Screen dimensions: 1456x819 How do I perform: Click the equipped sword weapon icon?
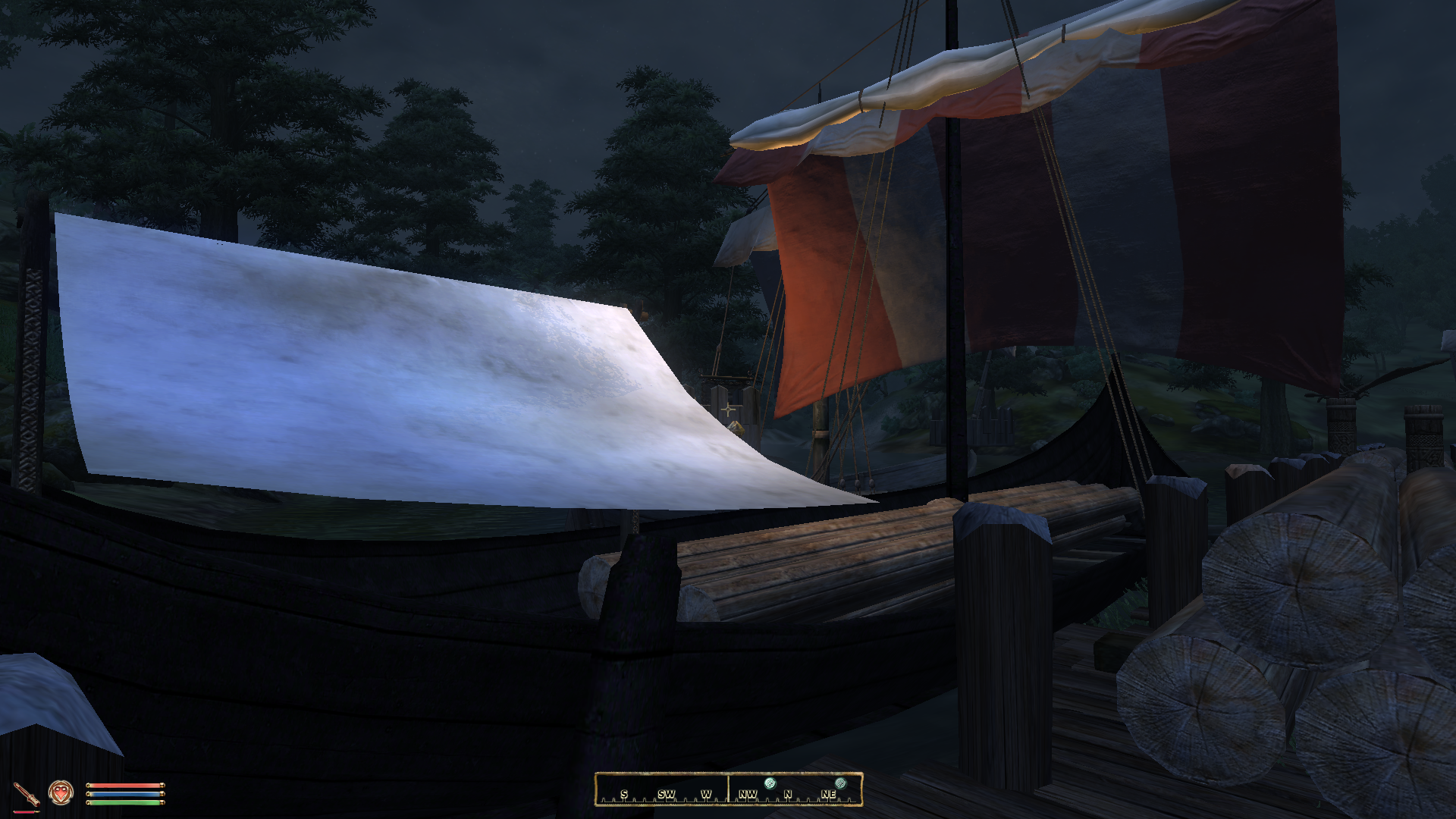(x=27, y=794)
